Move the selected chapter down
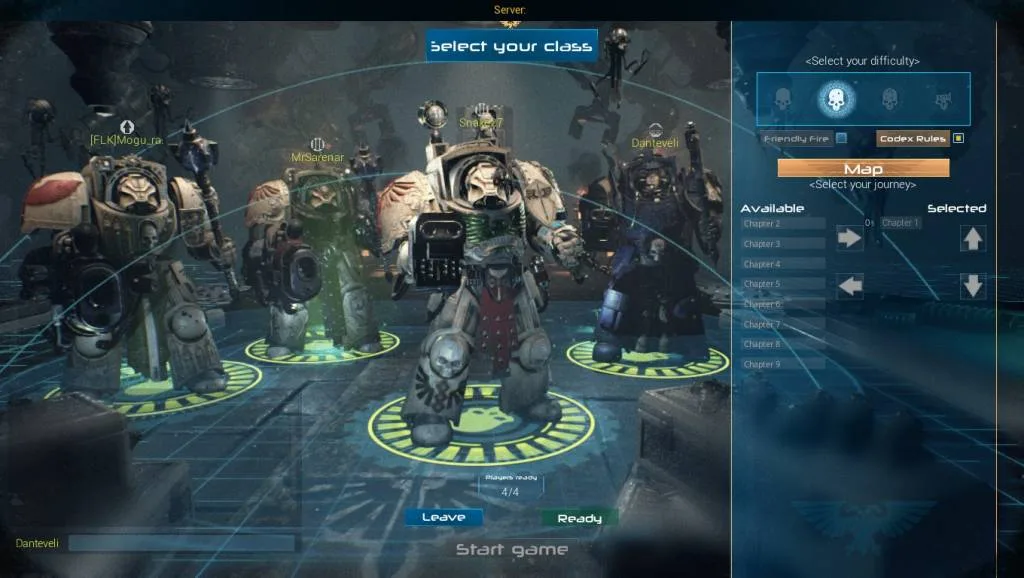The image size is (1024, 578). pyautogui.click(x=973, y=286)
